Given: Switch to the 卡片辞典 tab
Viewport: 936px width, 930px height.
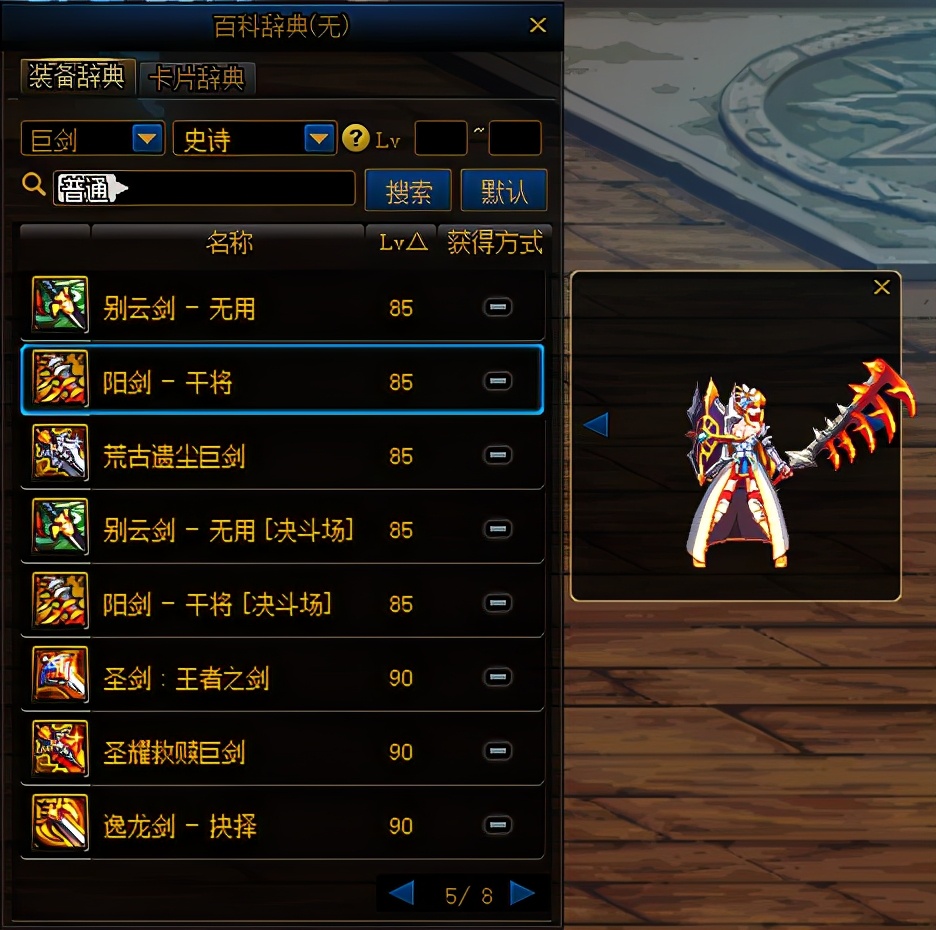Looking at the screenshot, I should (x=198, y=78).
